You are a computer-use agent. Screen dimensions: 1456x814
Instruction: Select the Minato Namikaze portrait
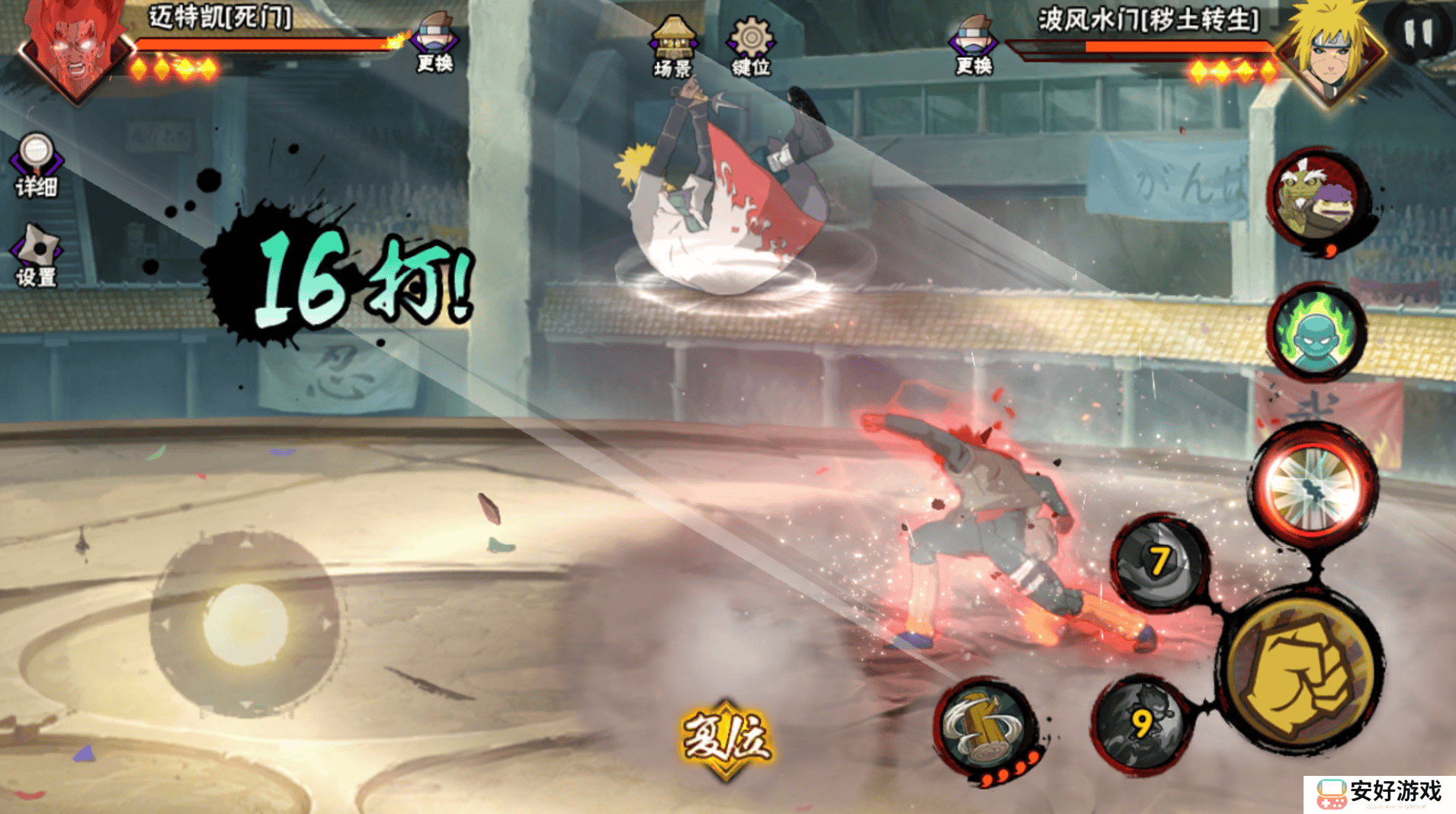pos(1330,51)
